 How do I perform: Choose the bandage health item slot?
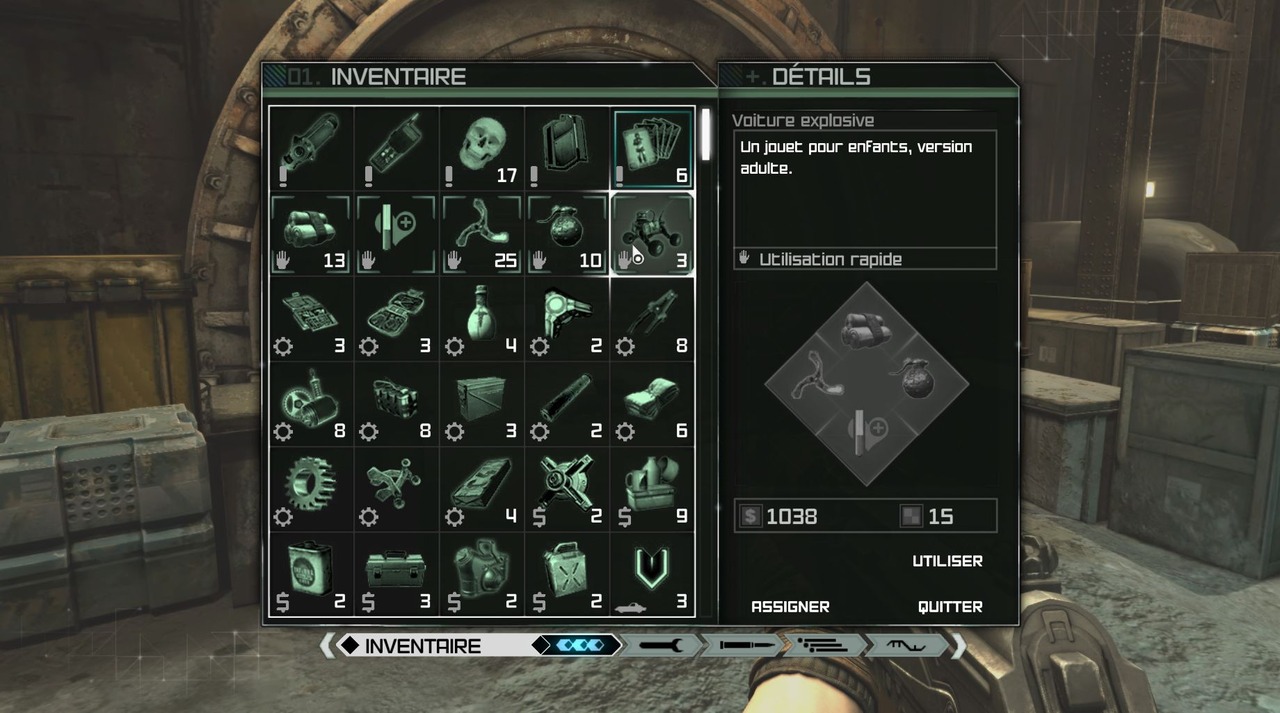click(x=397, y=234)
